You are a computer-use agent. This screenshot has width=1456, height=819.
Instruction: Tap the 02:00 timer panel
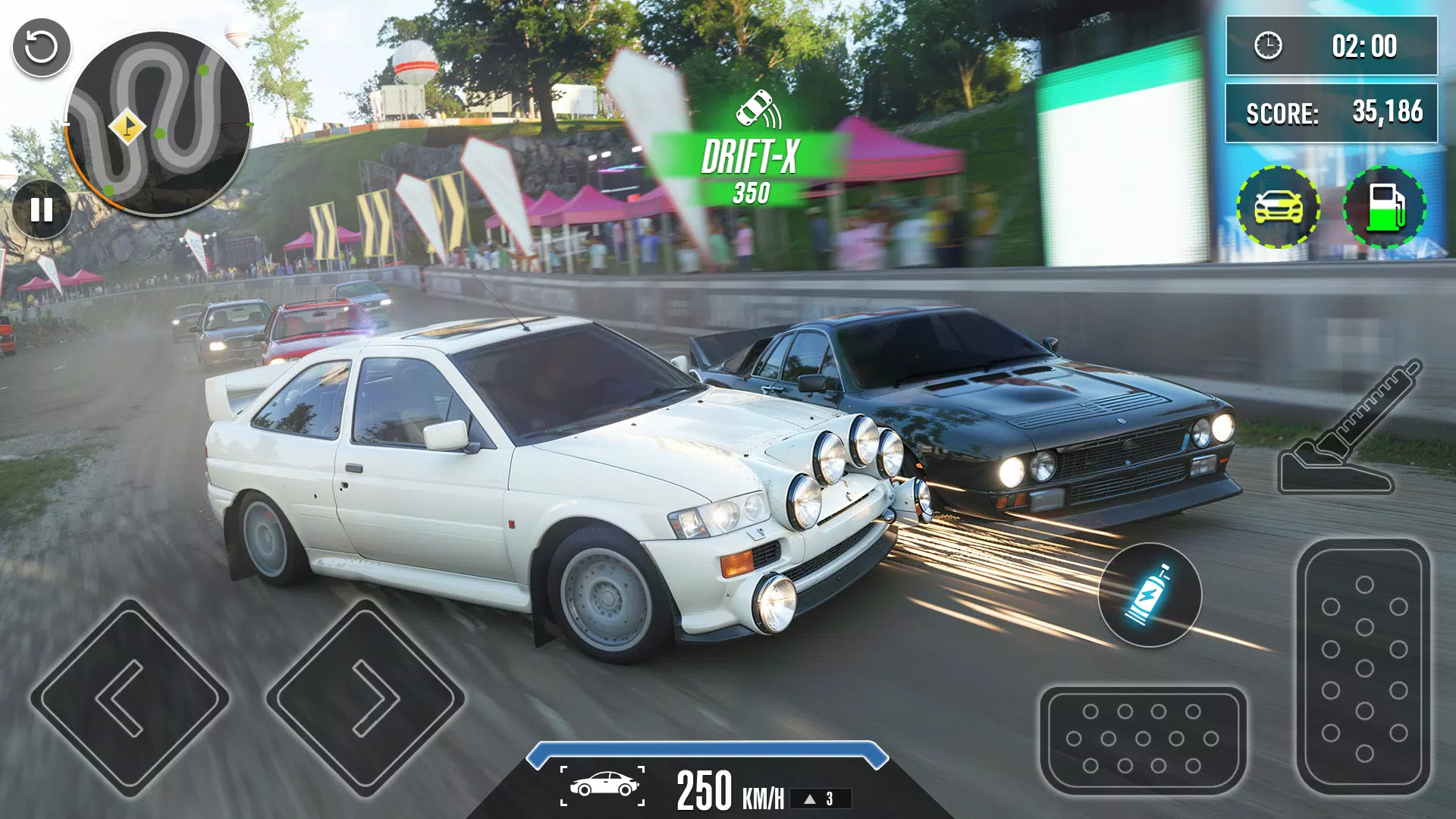click(x=1331, y=47)
